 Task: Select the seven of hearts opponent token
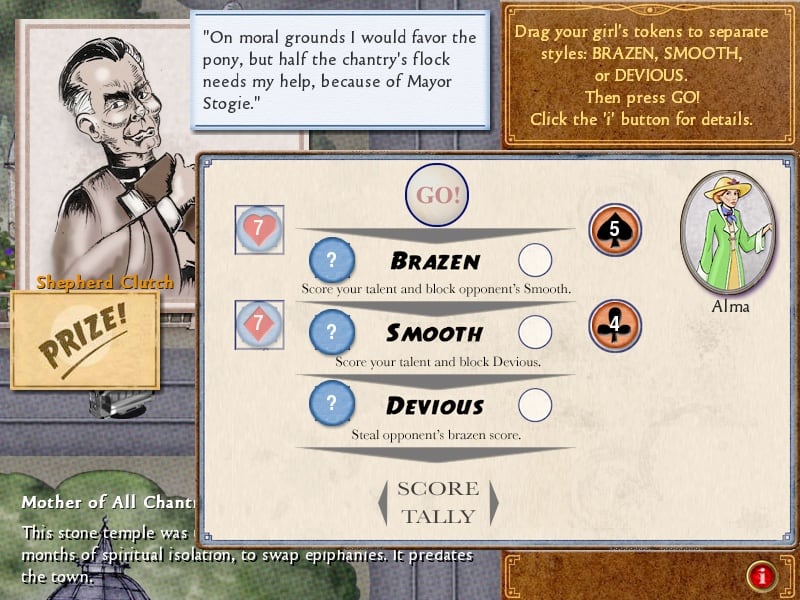click(259, 230)
